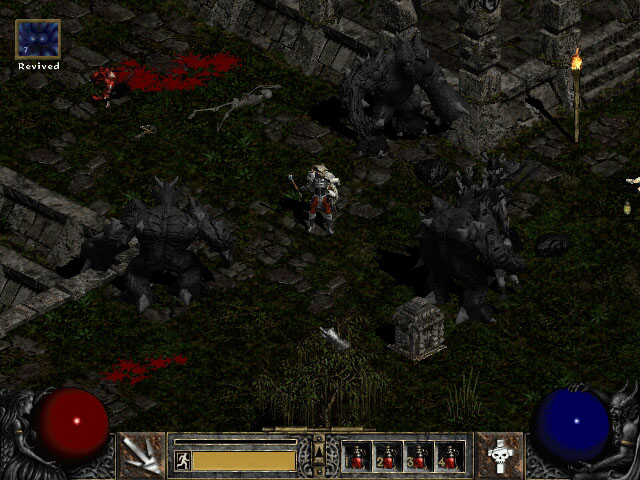Select the Revived minion portrait
The width and height of the screenshot is (640, 480).
pos(38,39)
